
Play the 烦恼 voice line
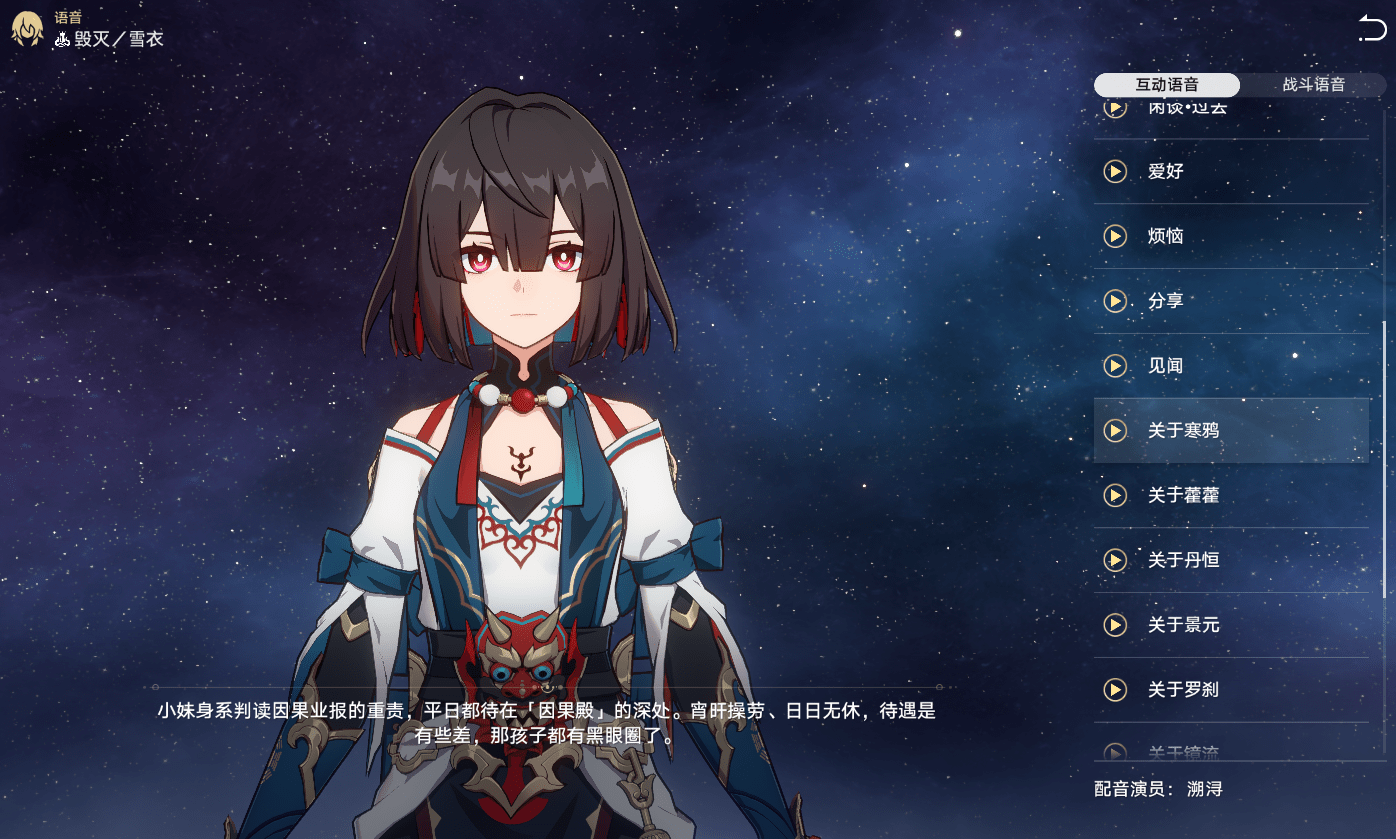pos(1114,236)
